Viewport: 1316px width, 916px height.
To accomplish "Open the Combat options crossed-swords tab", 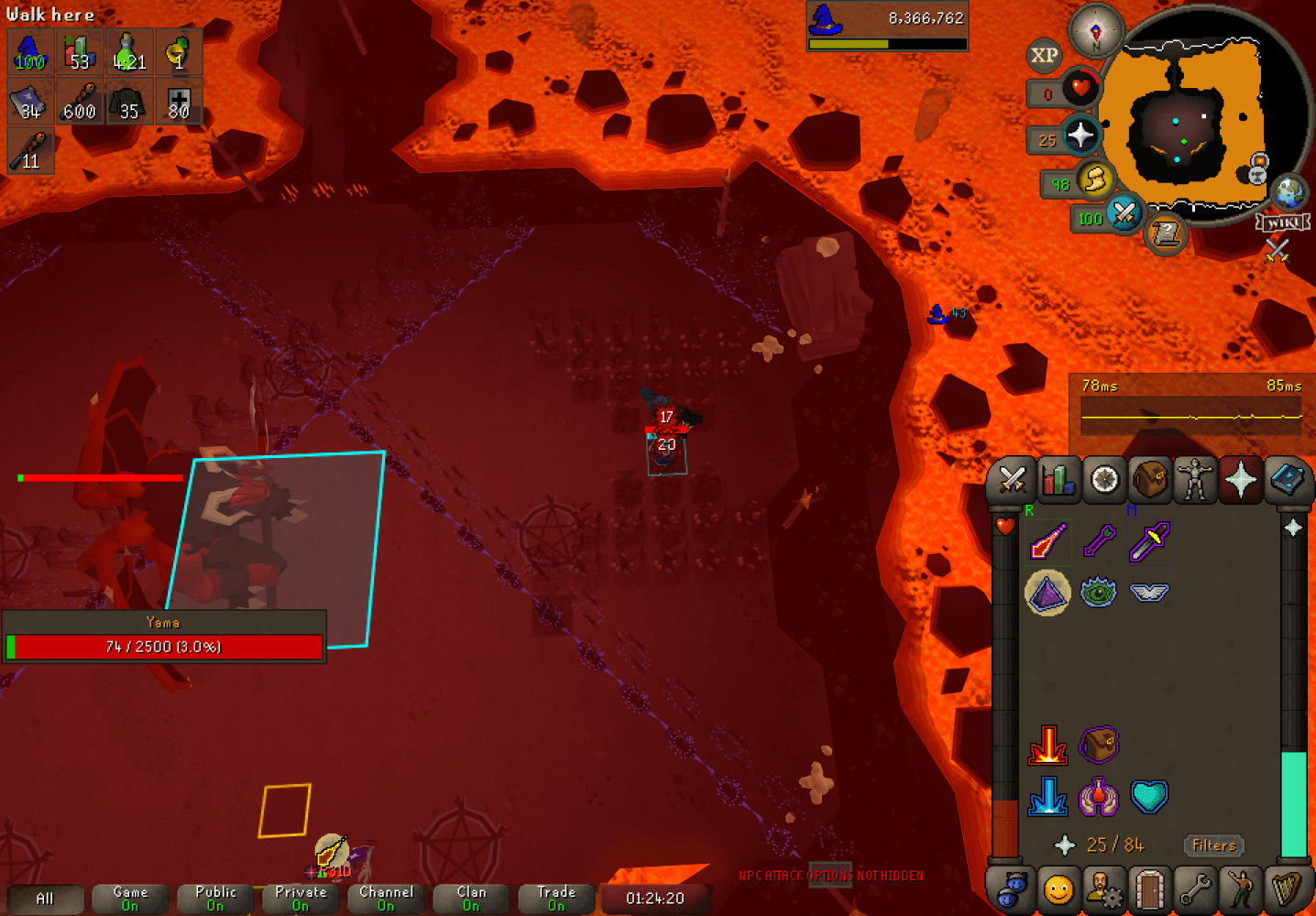I will [1012, 479].
